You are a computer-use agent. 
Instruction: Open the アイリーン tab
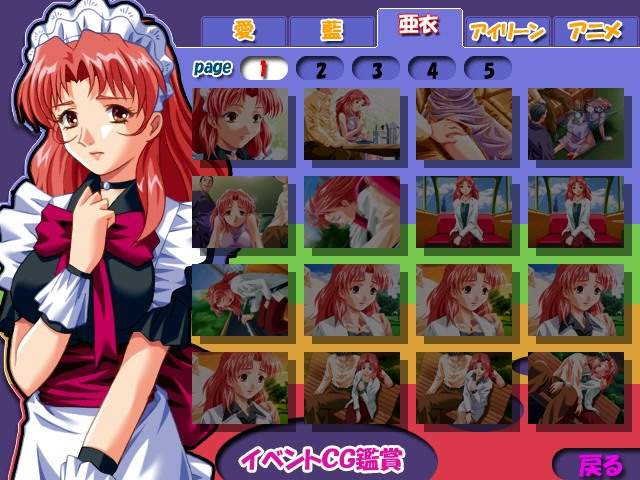pos(507,31)
